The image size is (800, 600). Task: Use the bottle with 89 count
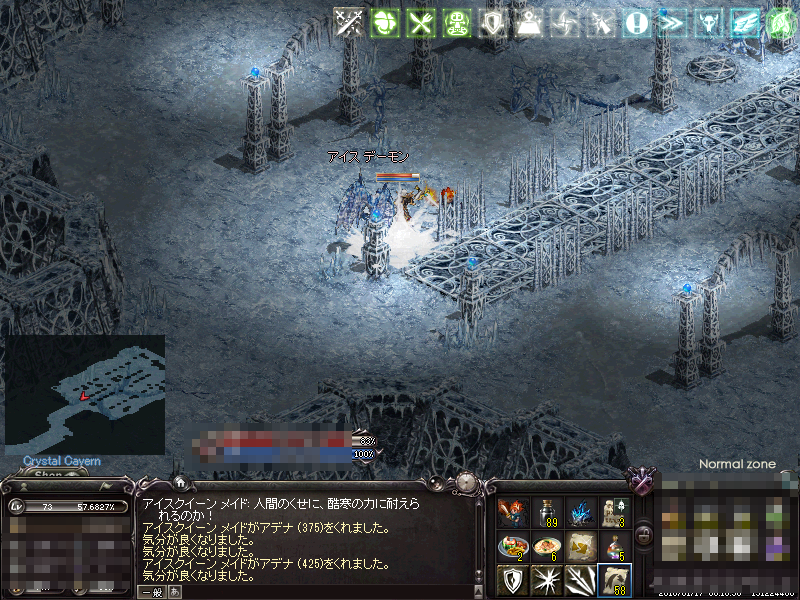click(546, 513)
